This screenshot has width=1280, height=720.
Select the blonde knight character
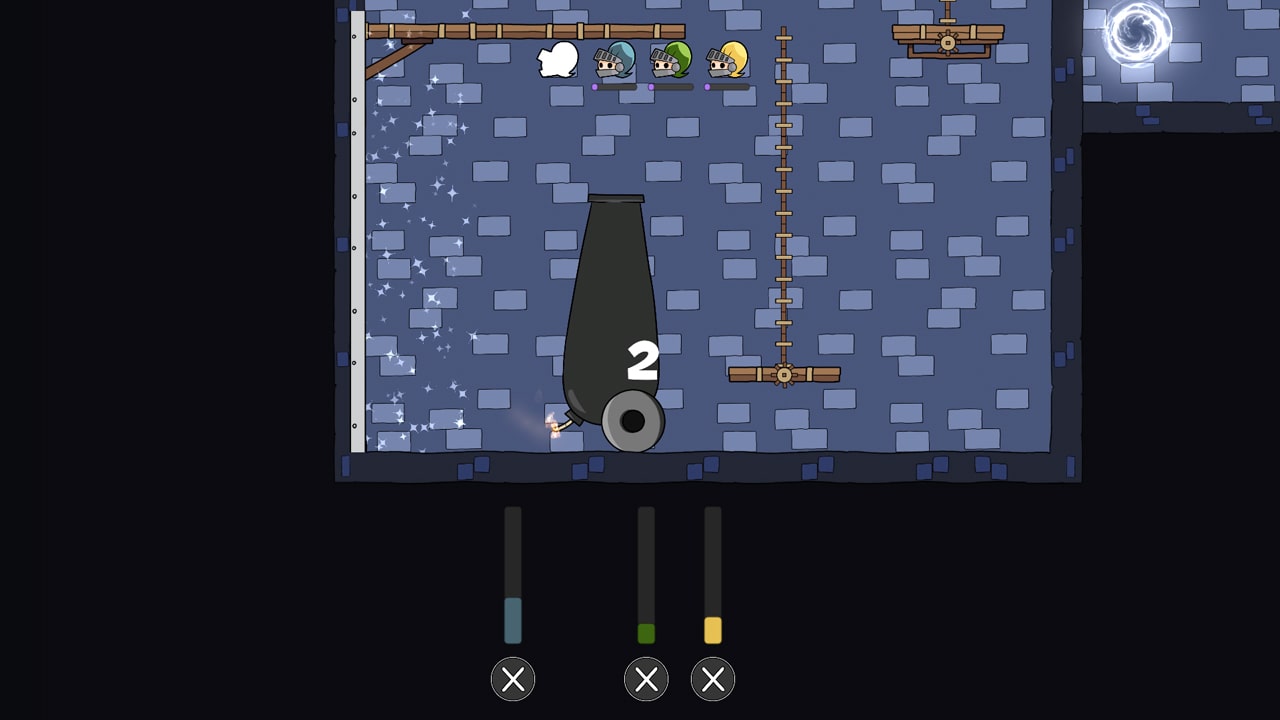click(727, 62)
